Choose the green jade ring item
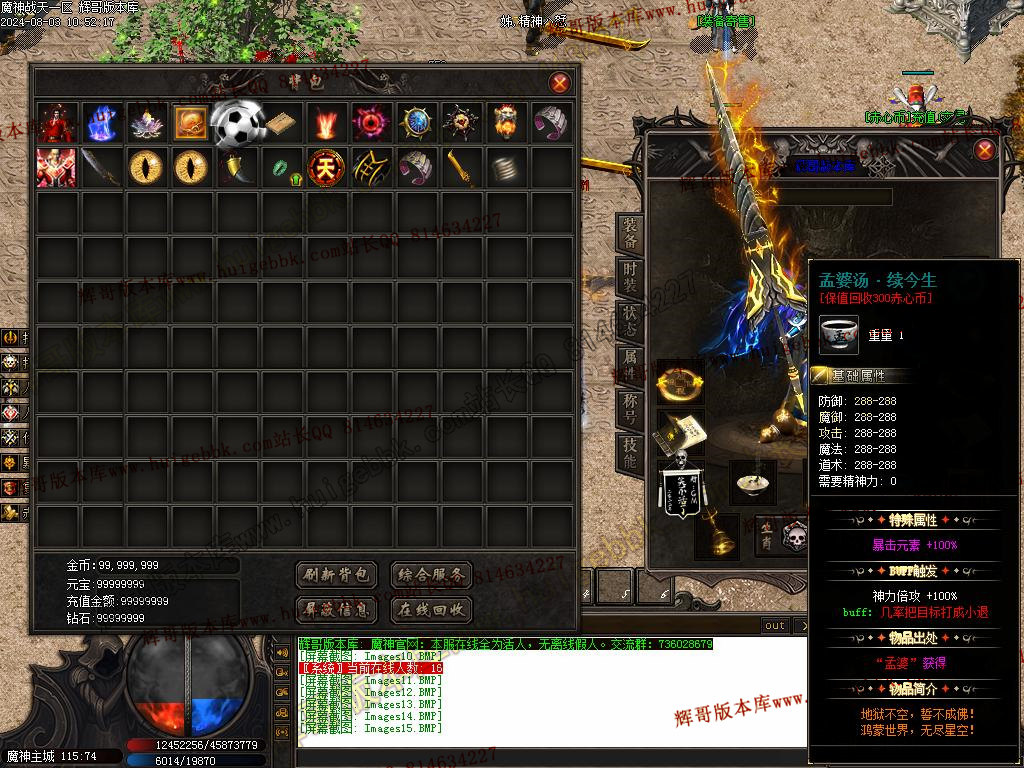The height and width of the screenshot is (768, 1024). 281,167
